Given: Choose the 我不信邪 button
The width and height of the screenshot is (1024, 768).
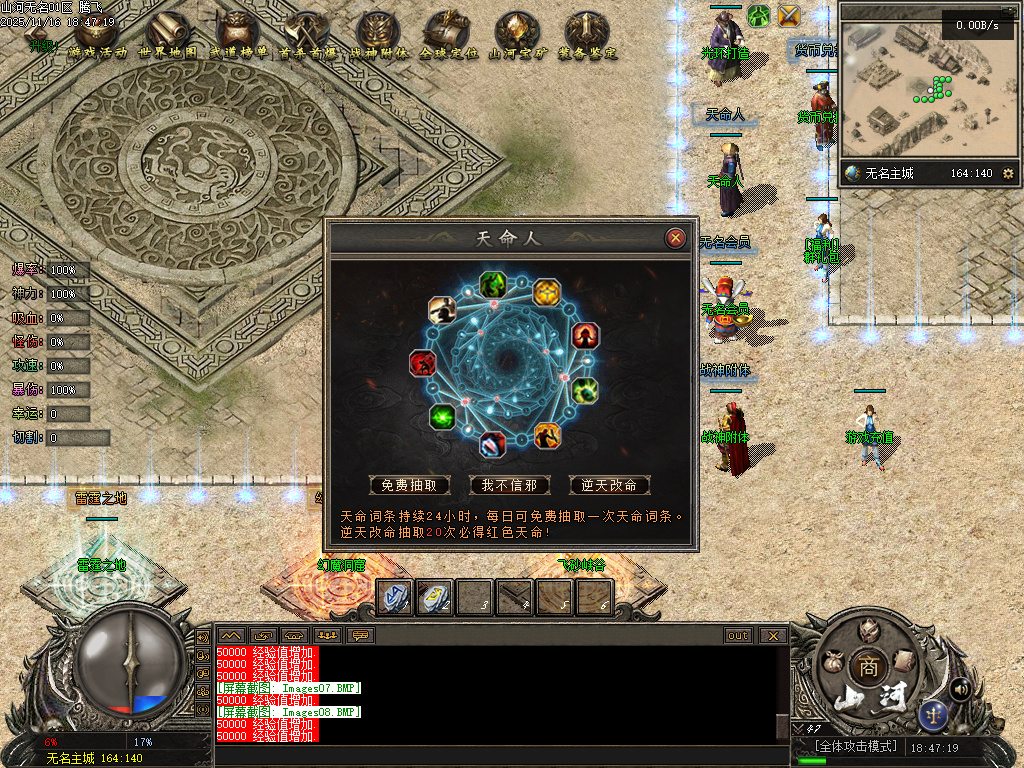Looking at the screenshot, I should (510, 485).
